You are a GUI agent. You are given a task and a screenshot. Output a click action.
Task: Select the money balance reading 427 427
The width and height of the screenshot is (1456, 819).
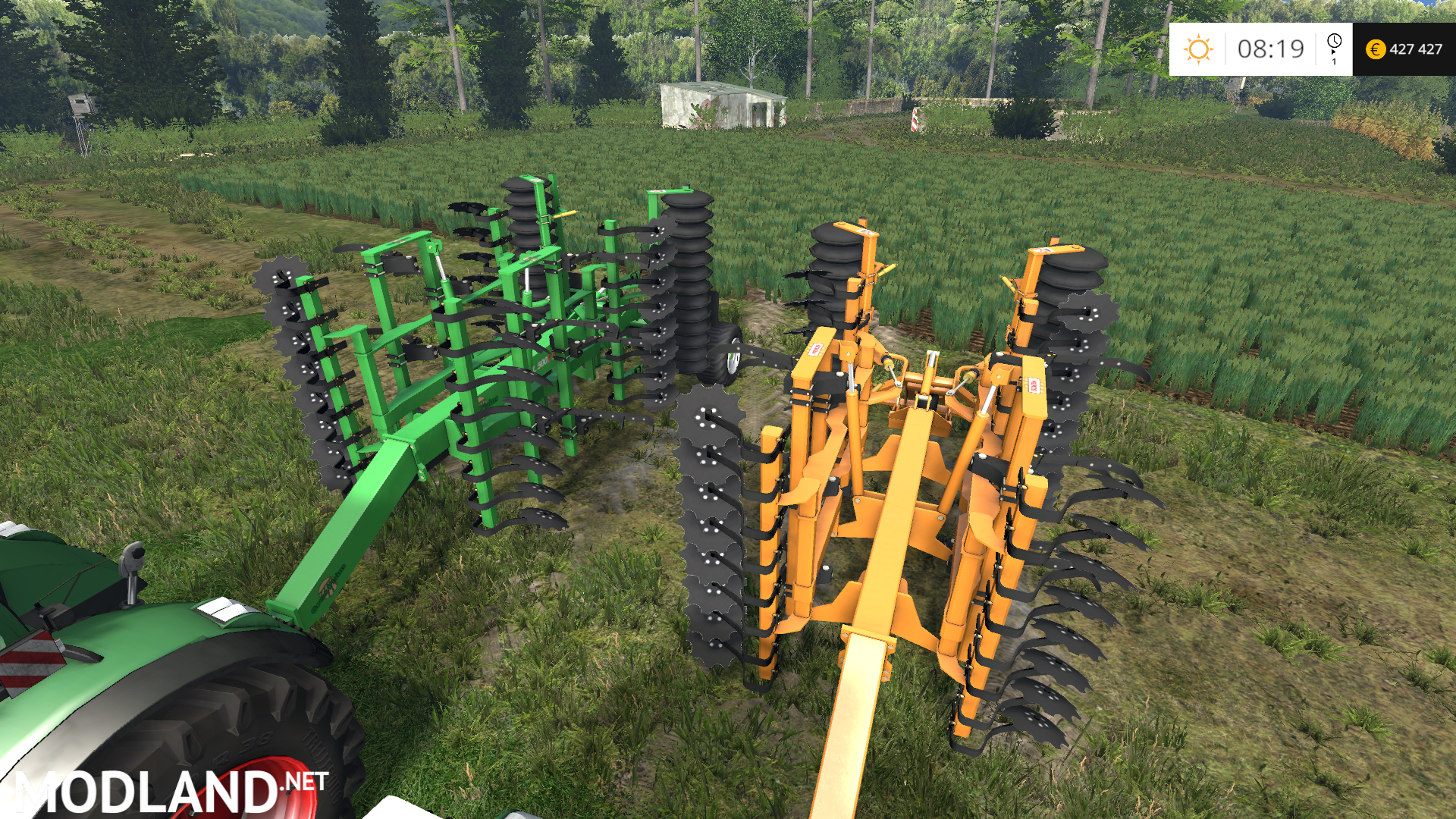click(x=1417, y=49)
